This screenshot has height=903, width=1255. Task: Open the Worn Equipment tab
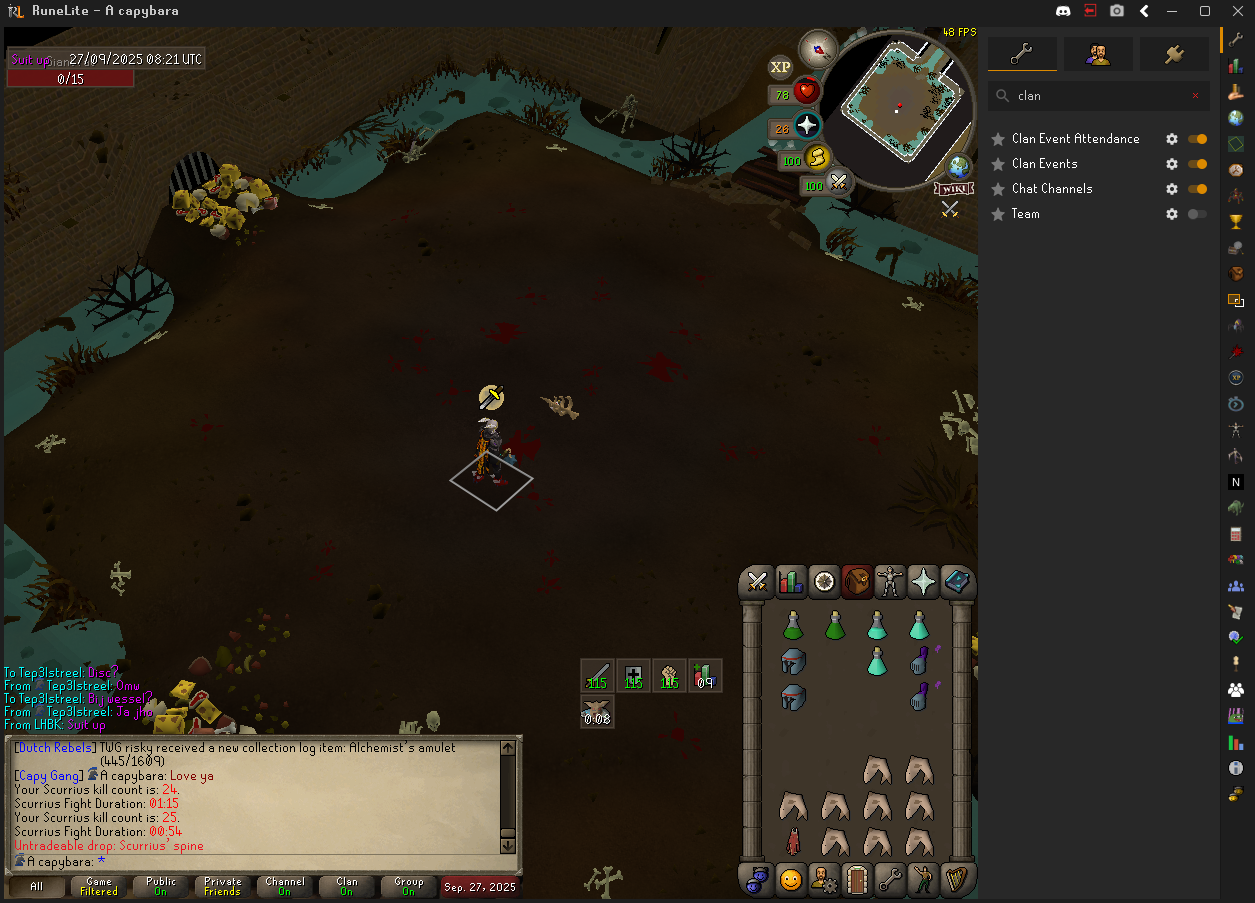[x=889, y=581]
